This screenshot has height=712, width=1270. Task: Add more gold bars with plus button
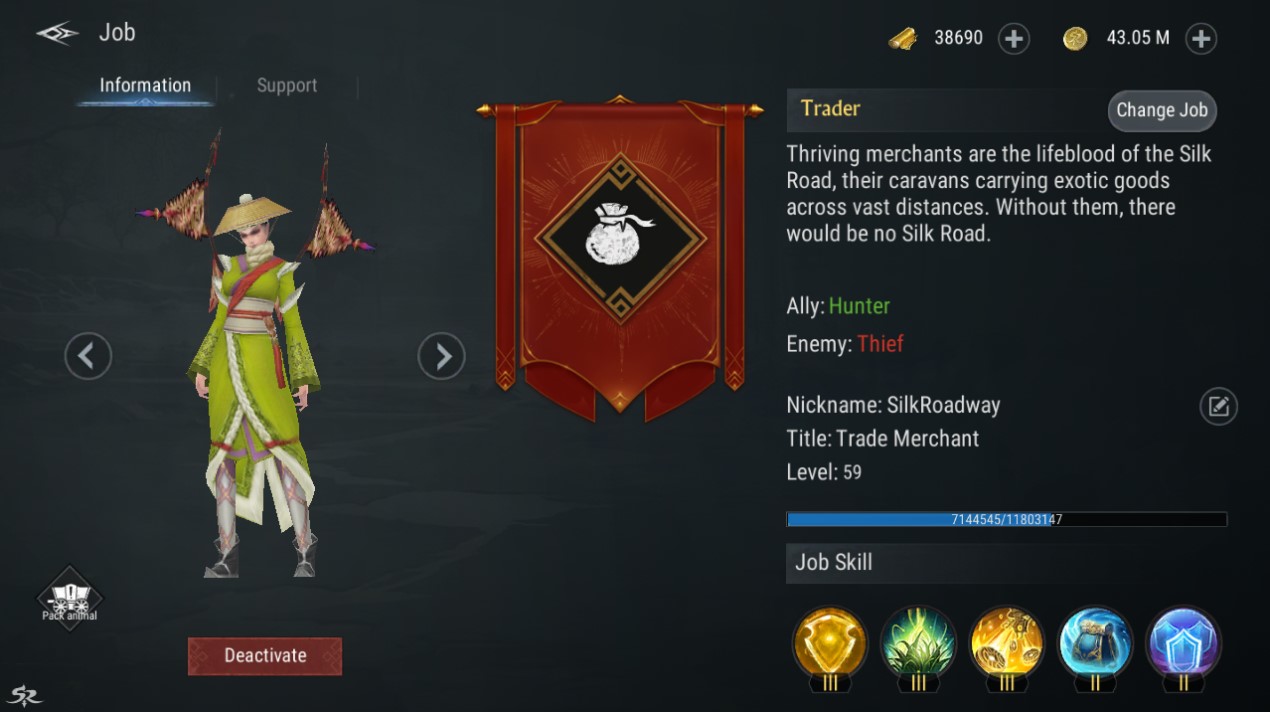point(1014,39)
